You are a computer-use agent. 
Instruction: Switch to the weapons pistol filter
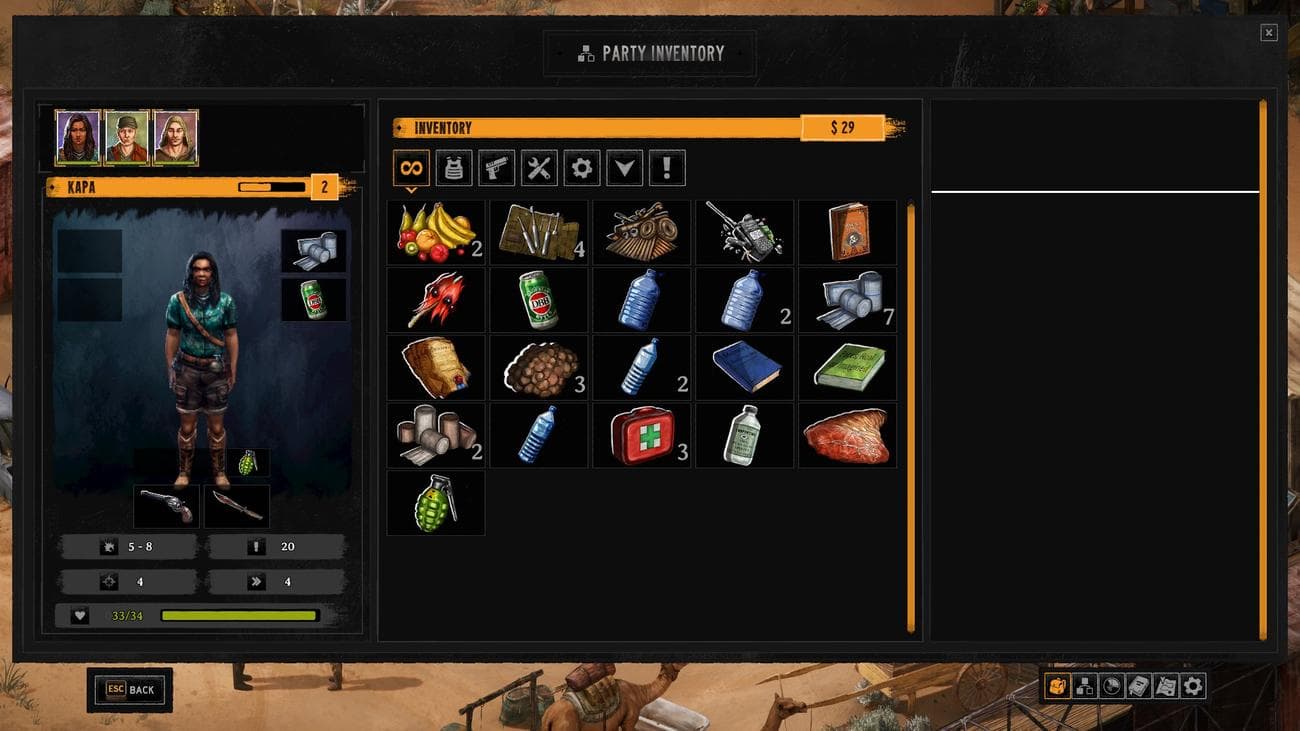[497, 168]
